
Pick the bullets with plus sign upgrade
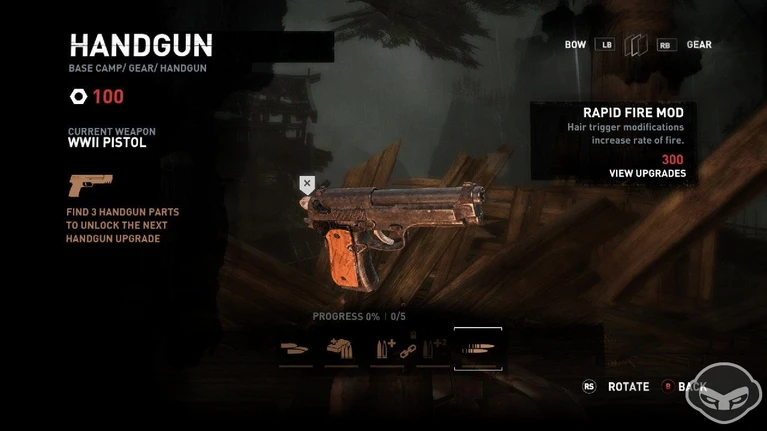(386, 349)
